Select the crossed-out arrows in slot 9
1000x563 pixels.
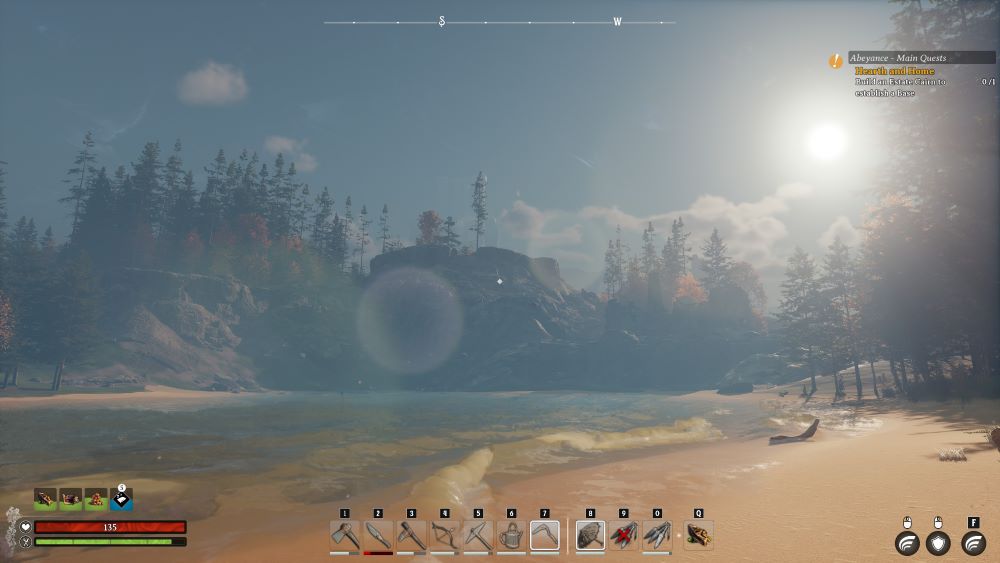pyautogui.click(x=624, y=535)
